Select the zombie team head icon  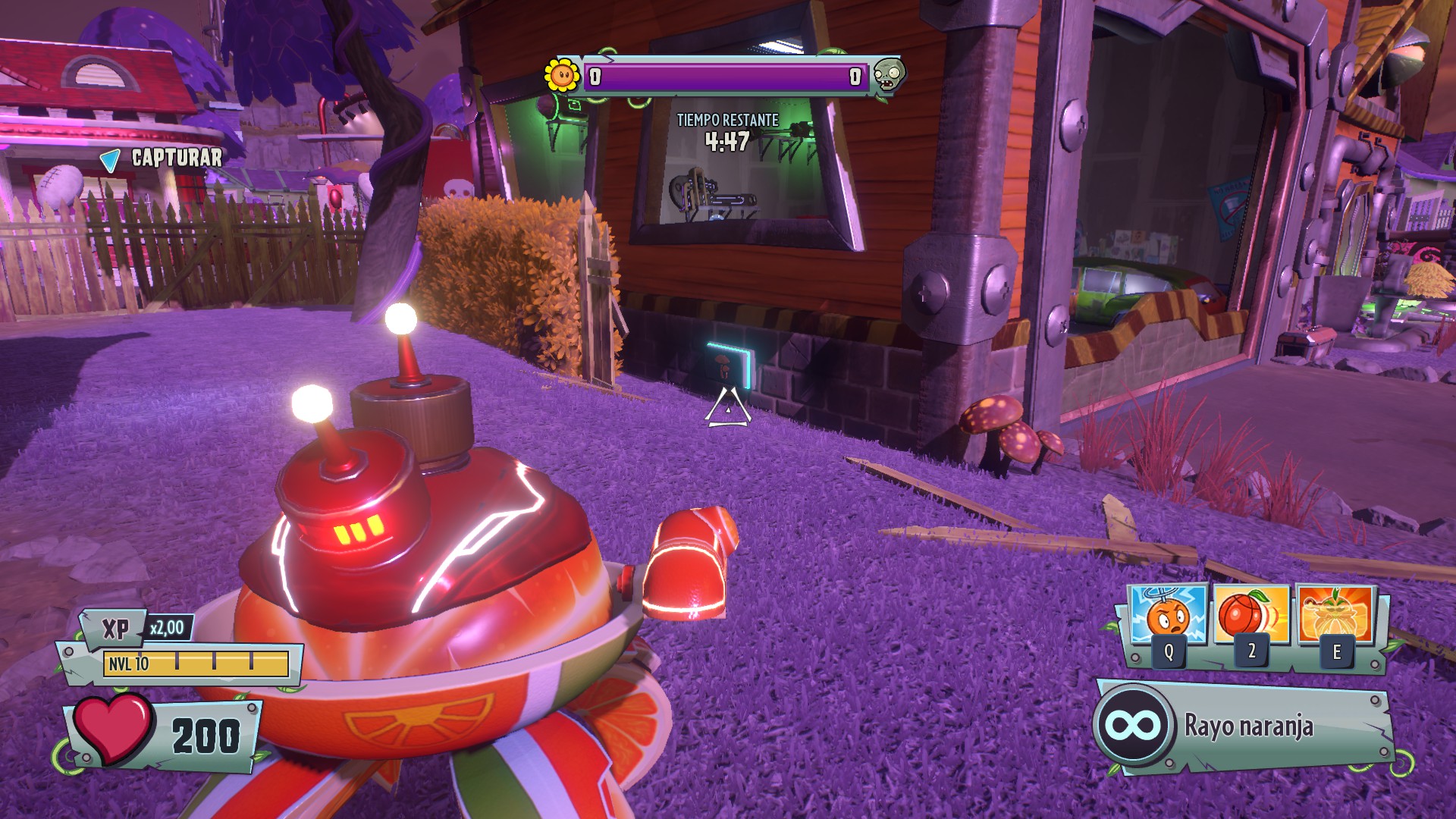pyautogui.click(x=887, y=75)
